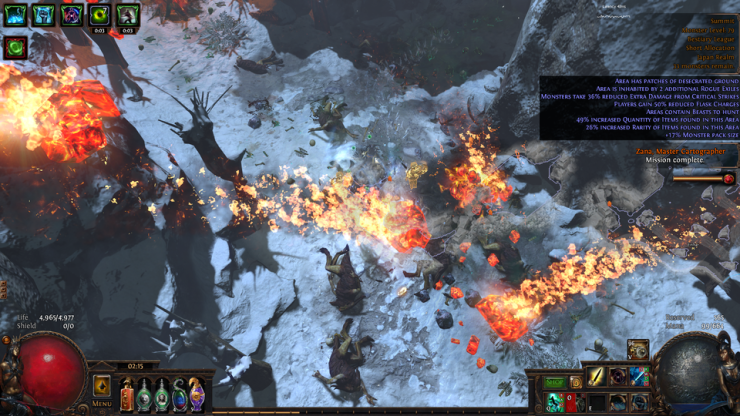740x416 pixels.
Task: Activate the blue sword skill icon
Action: (639, 377)
